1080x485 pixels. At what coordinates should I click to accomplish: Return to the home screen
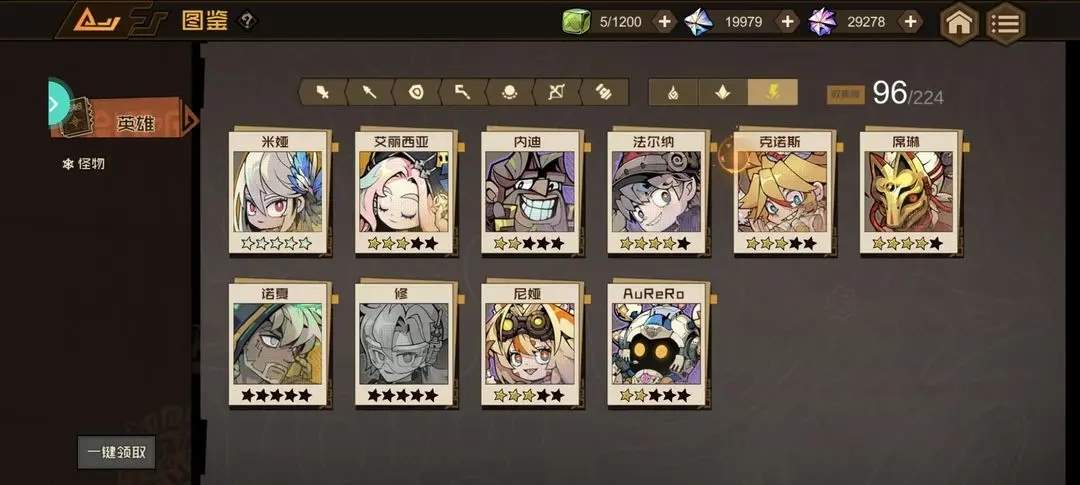coord(959,22)
